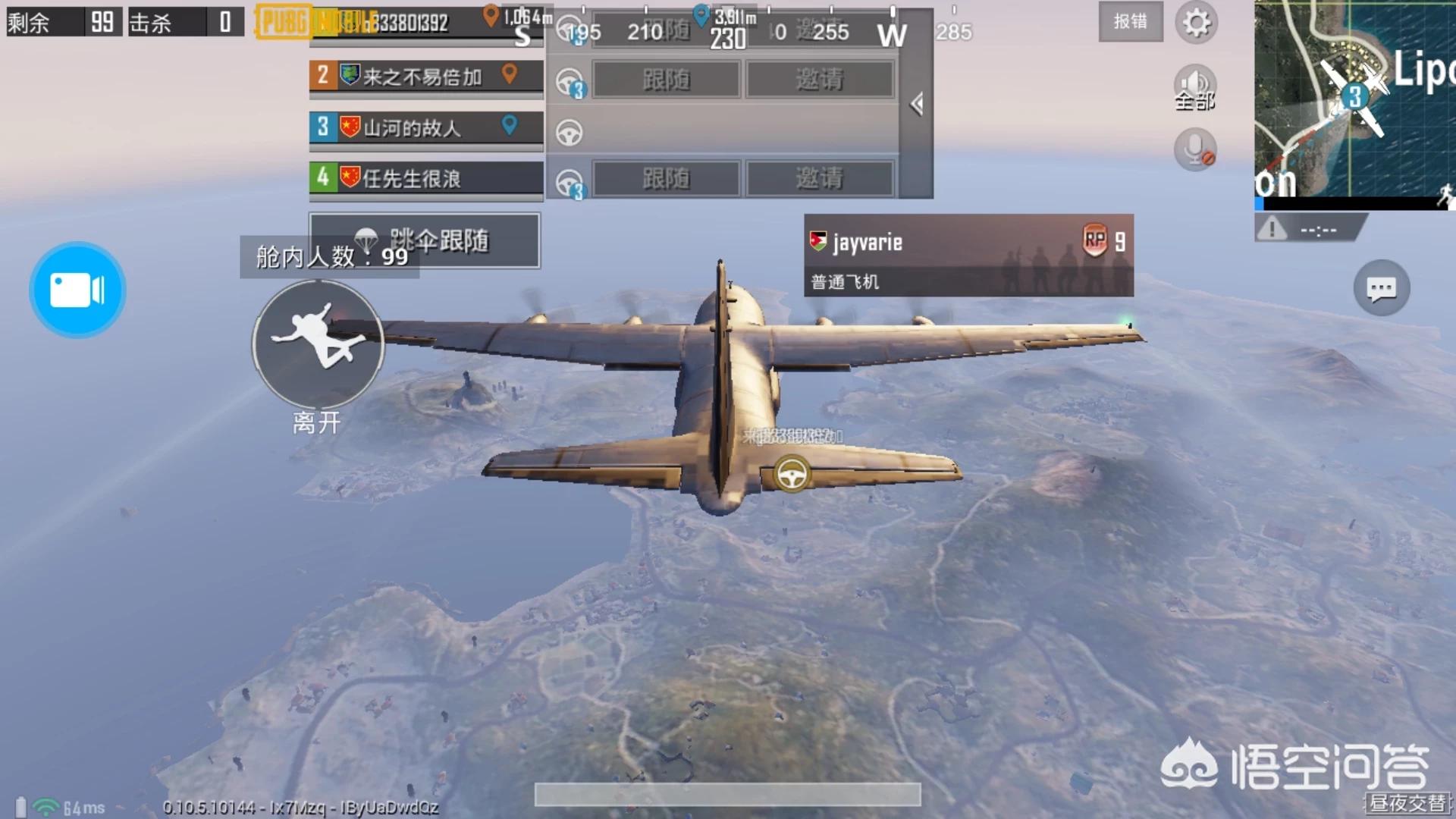
Task: Open the chat message bubble
Action: pos(1381,288)
